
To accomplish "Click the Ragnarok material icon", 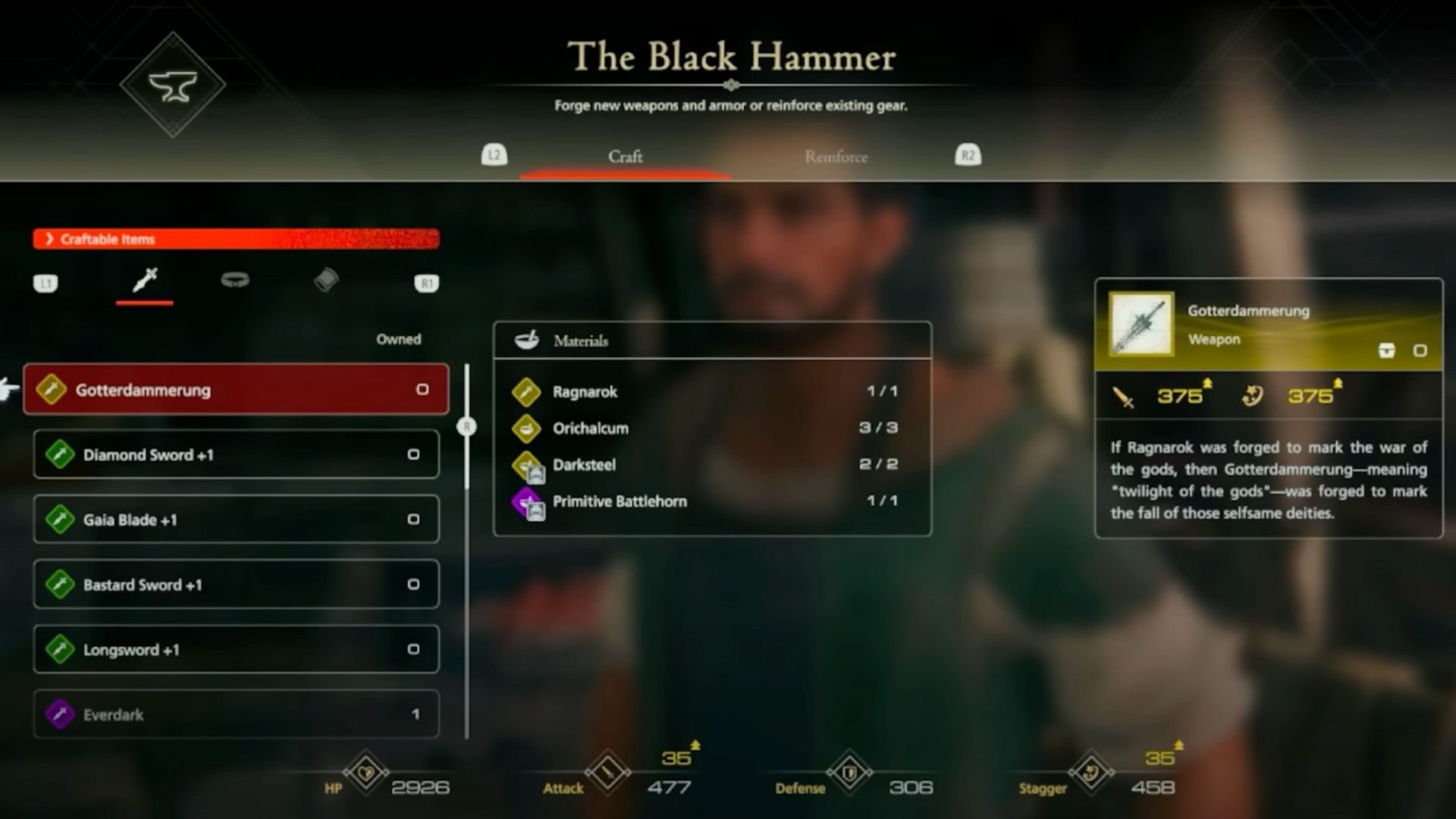I will point(529,392).
